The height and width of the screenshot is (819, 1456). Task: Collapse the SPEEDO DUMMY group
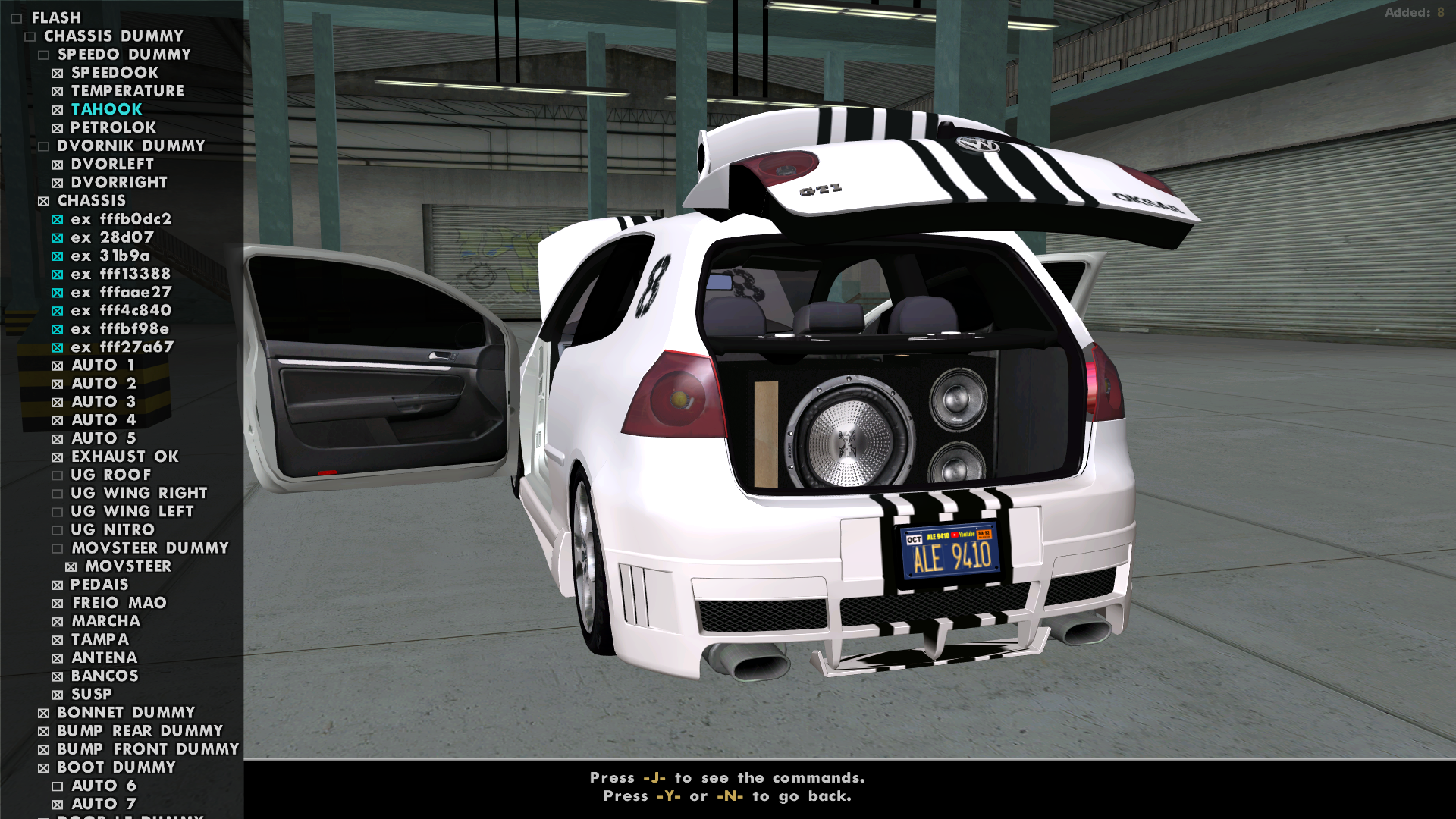44,54
